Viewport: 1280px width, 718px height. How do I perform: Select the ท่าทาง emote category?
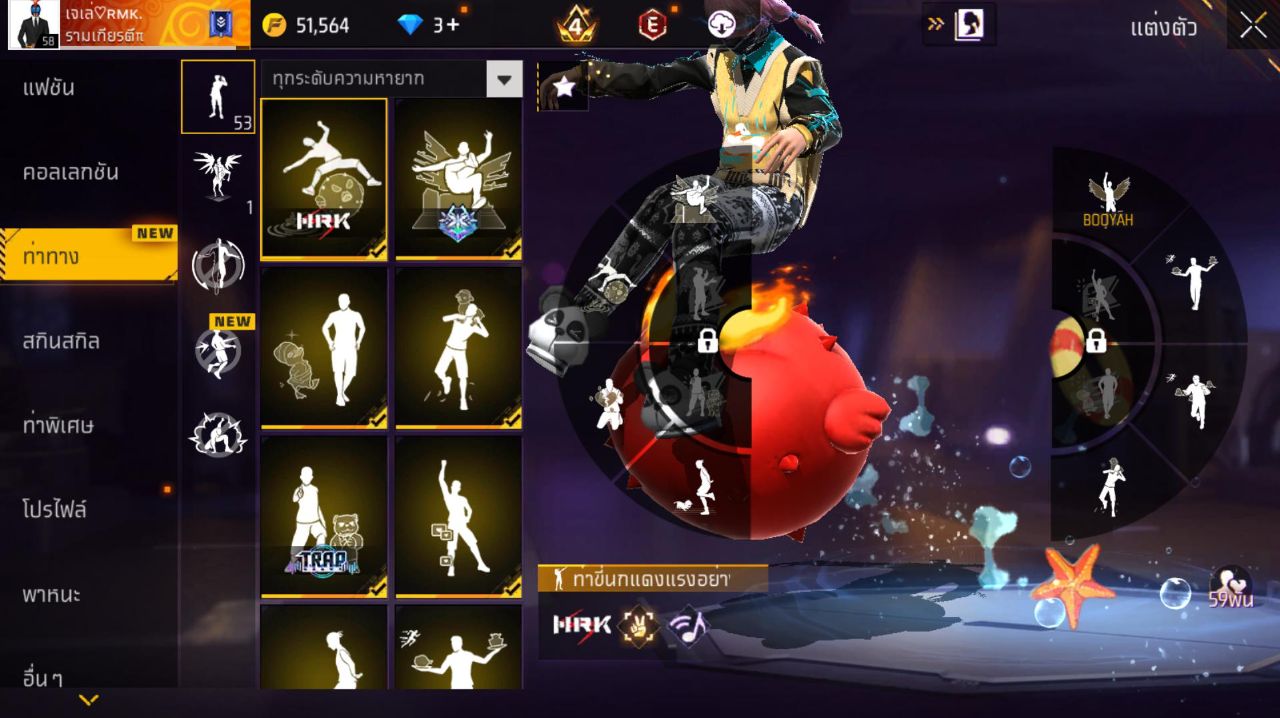coord(52,257)
